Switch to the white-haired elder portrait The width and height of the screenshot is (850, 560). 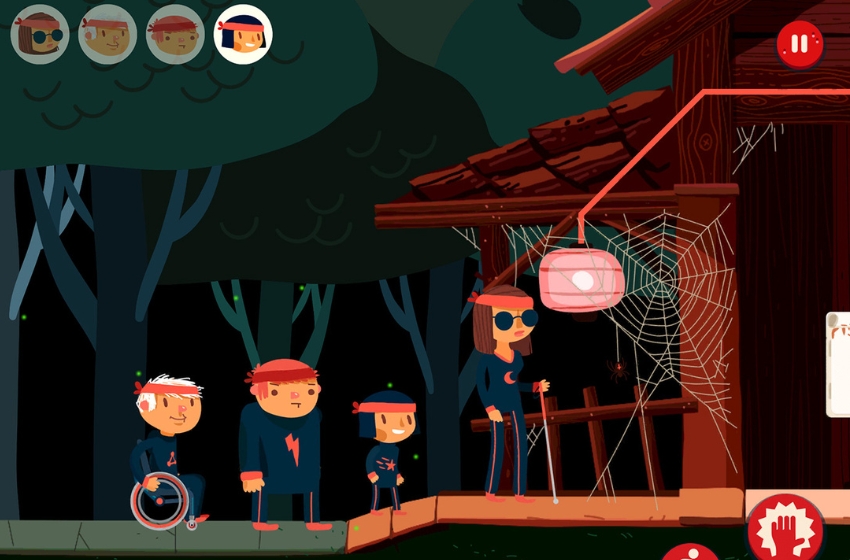[x=107, y=34]
